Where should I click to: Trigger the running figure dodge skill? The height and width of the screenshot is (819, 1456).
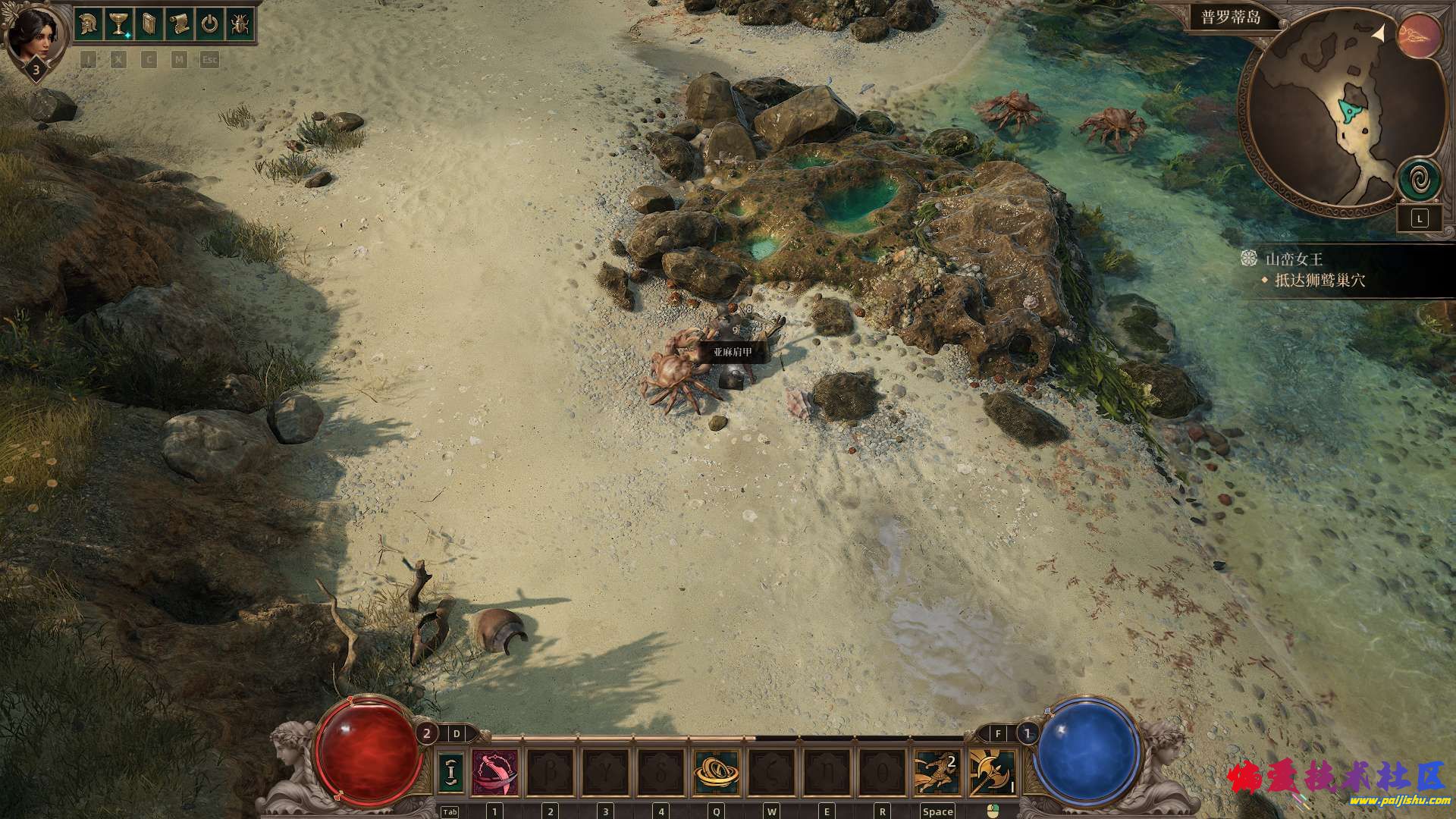click(x=937, y=772)
